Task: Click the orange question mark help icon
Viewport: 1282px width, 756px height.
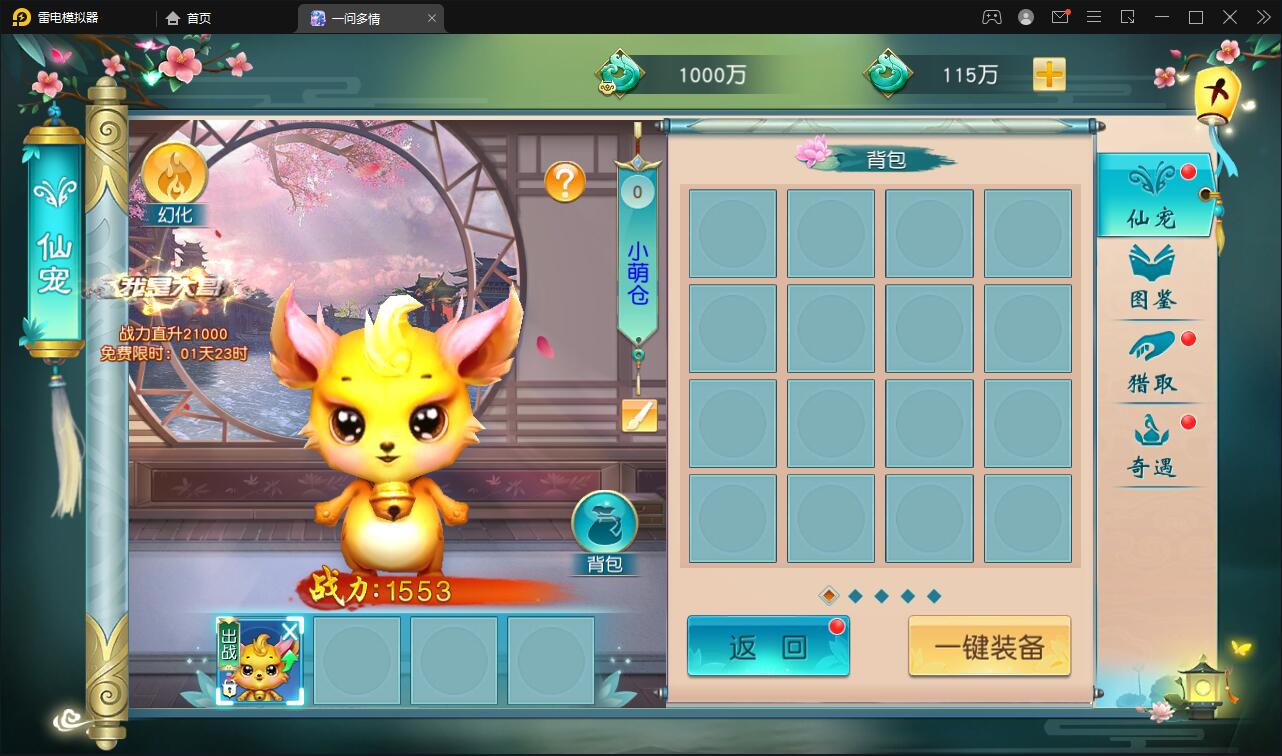Action: (x=567, y=180)
